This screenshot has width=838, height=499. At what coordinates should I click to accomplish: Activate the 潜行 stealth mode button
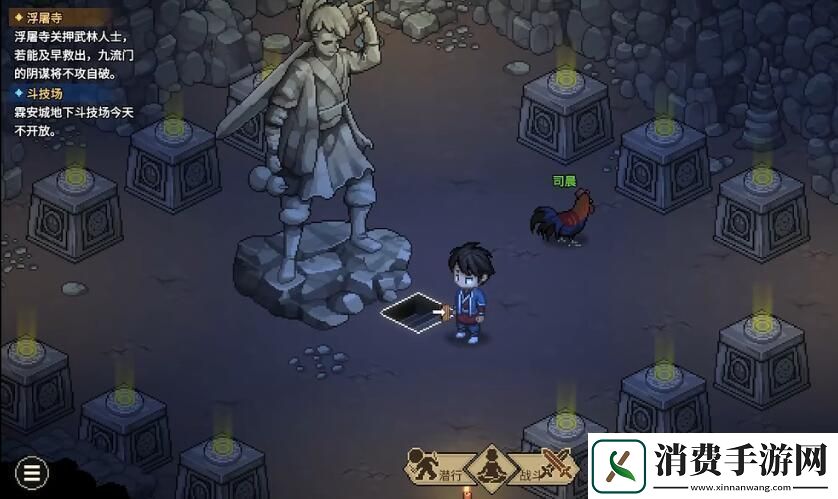pos(436,469)
